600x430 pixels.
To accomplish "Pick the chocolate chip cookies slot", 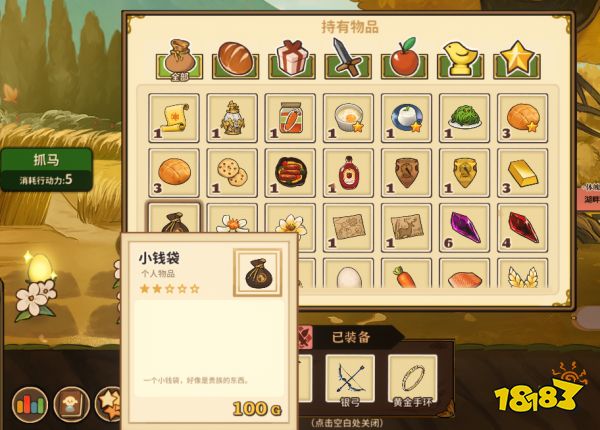I will tap(232, 173).
